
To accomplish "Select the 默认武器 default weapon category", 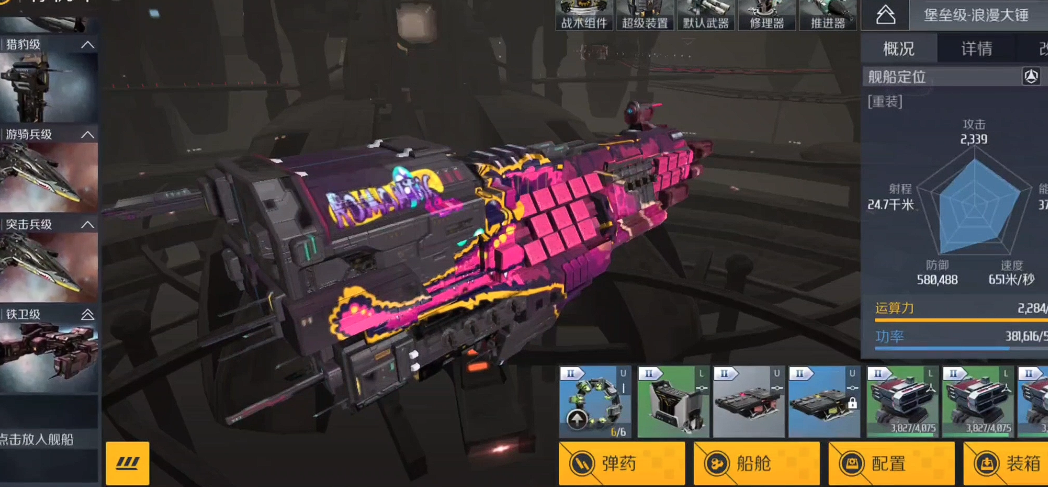I will [x=706, y=16].
